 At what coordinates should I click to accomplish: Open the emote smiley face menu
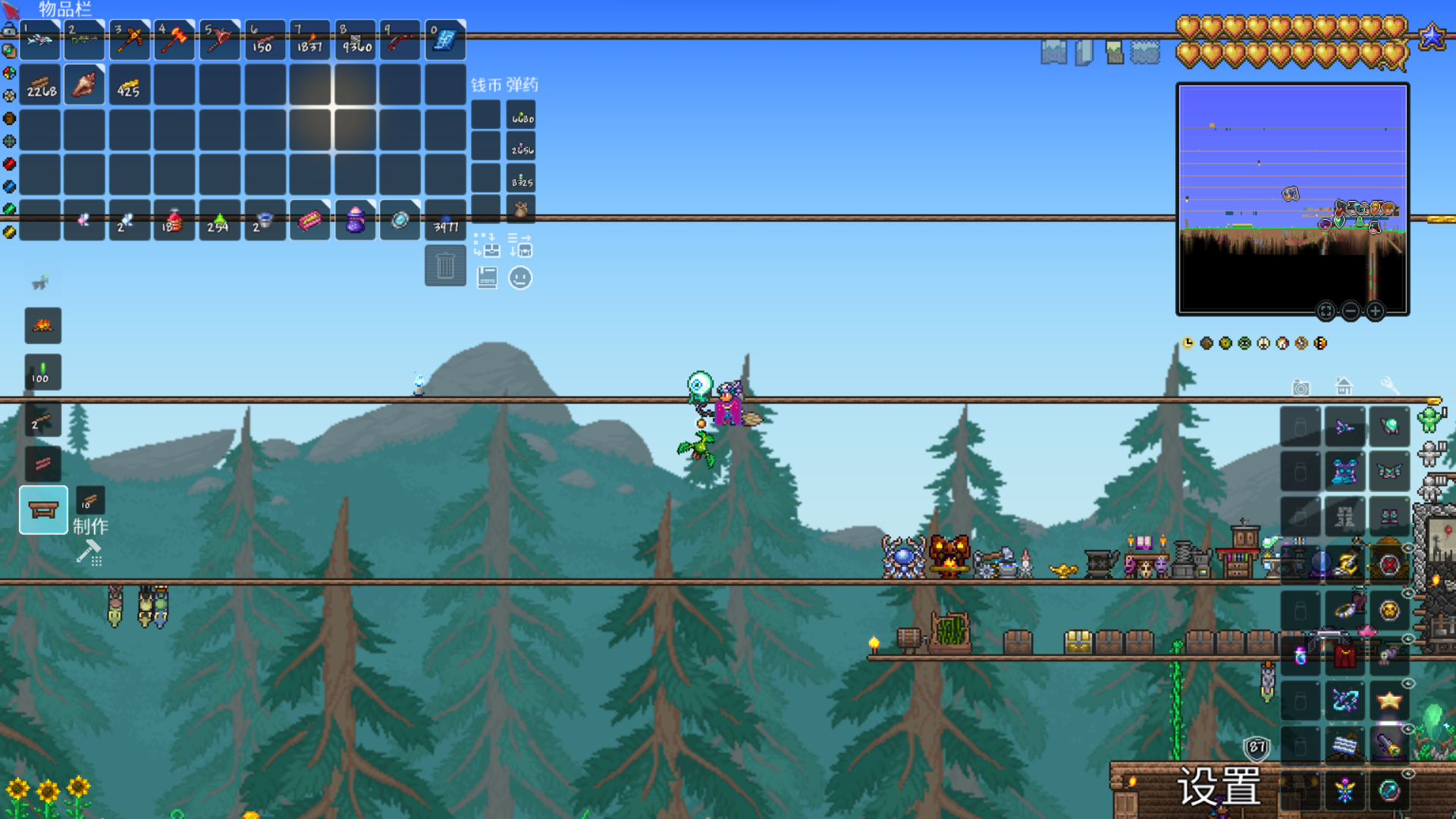[x=520, y=278]
